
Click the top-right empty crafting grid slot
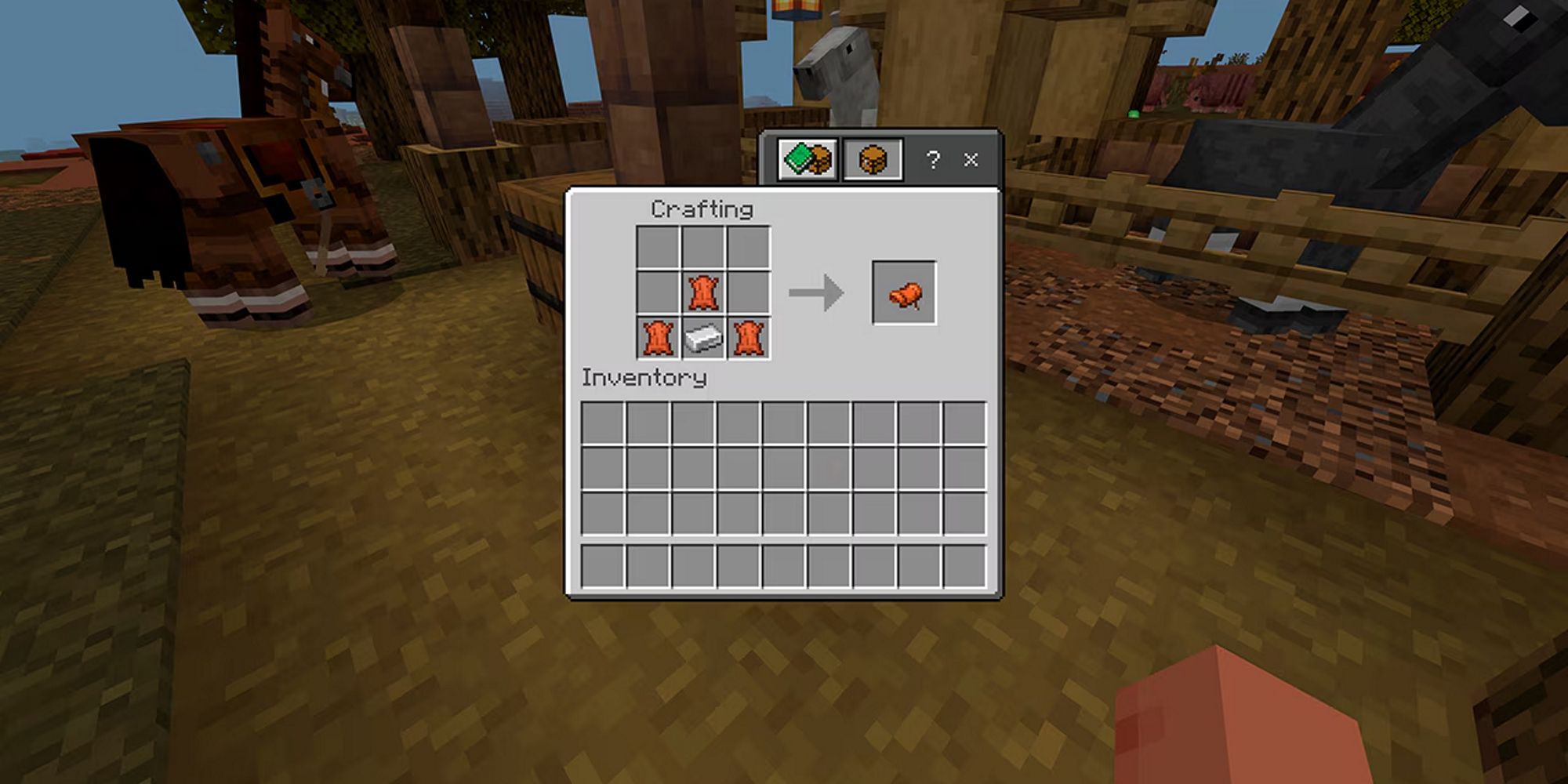[x=746, y=246]
